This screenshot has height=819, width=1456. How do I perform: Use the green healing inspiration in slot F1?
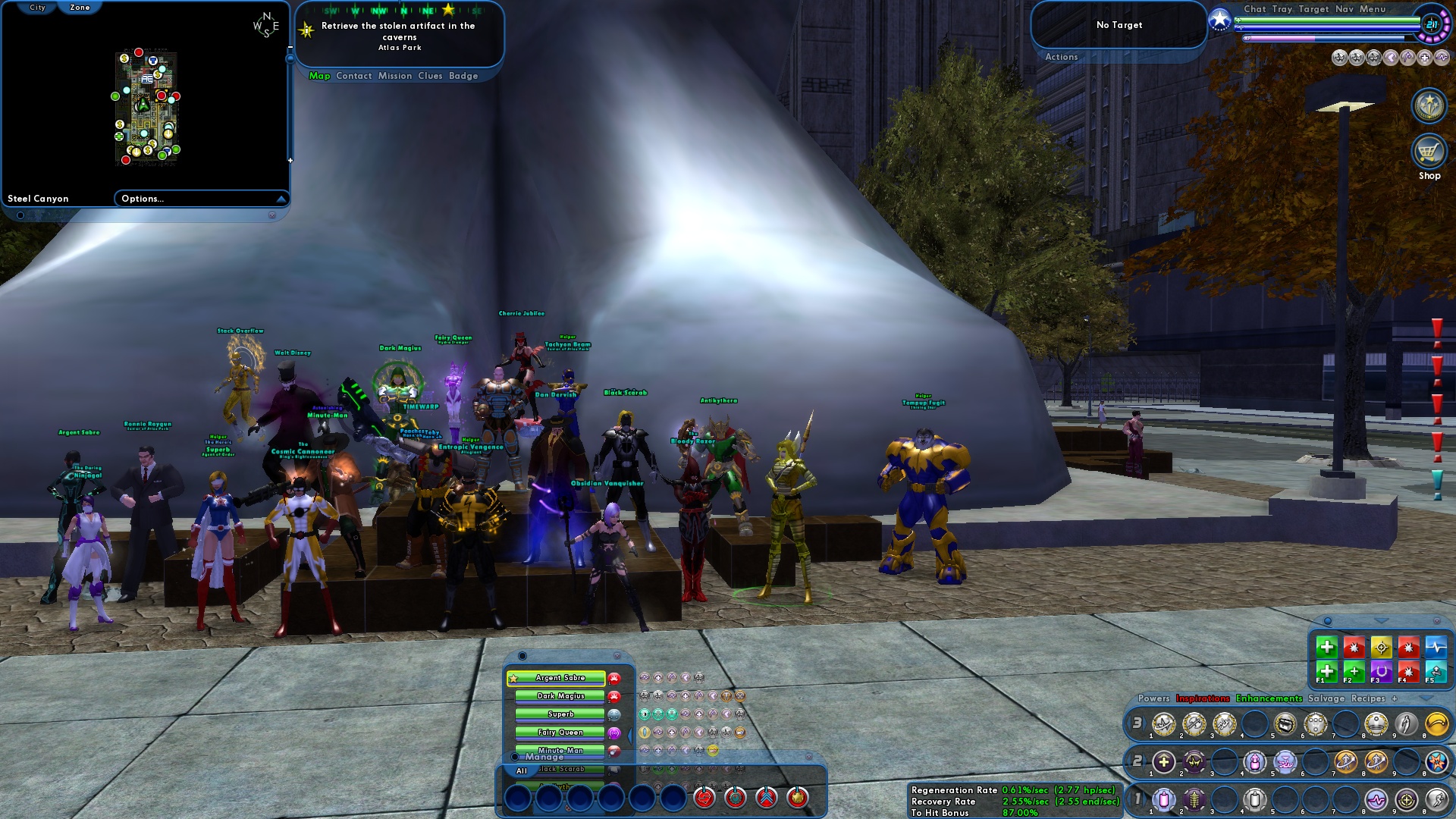pos(1326,673)
